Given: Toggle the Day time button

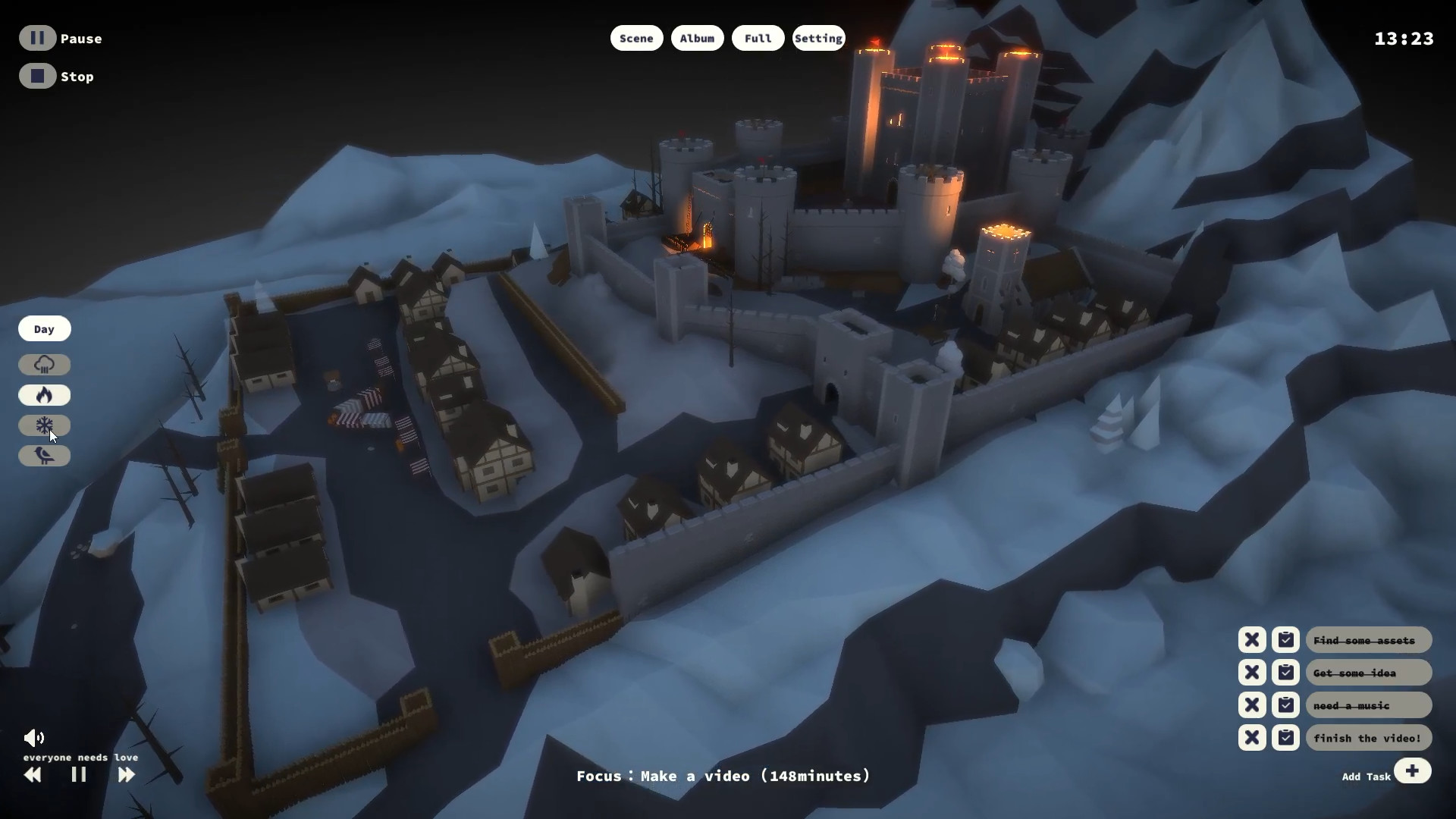Looking at the screenshot, I should coord(44,329).
